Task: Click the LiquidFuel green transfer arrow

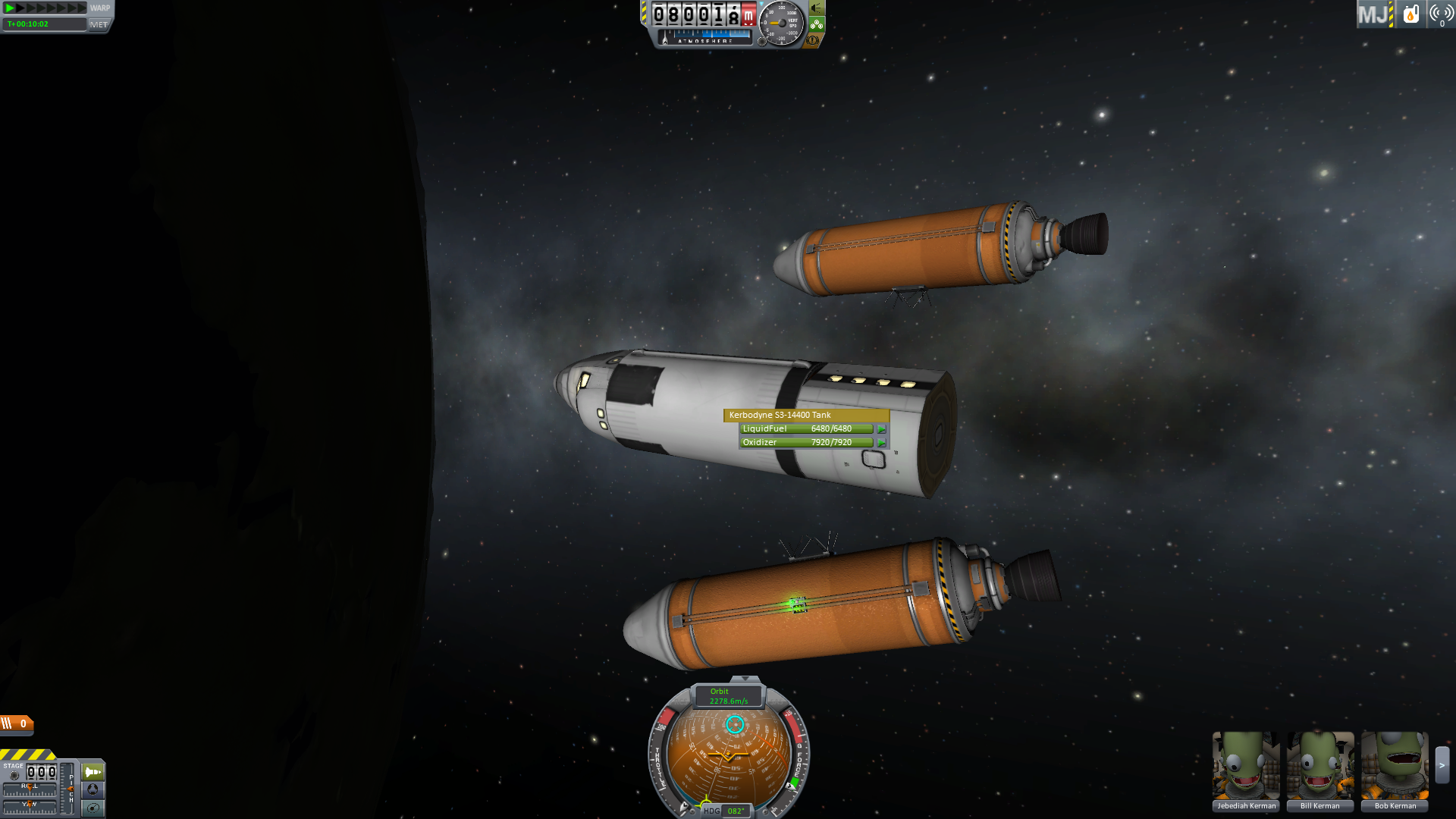Action: coord(881,429)
